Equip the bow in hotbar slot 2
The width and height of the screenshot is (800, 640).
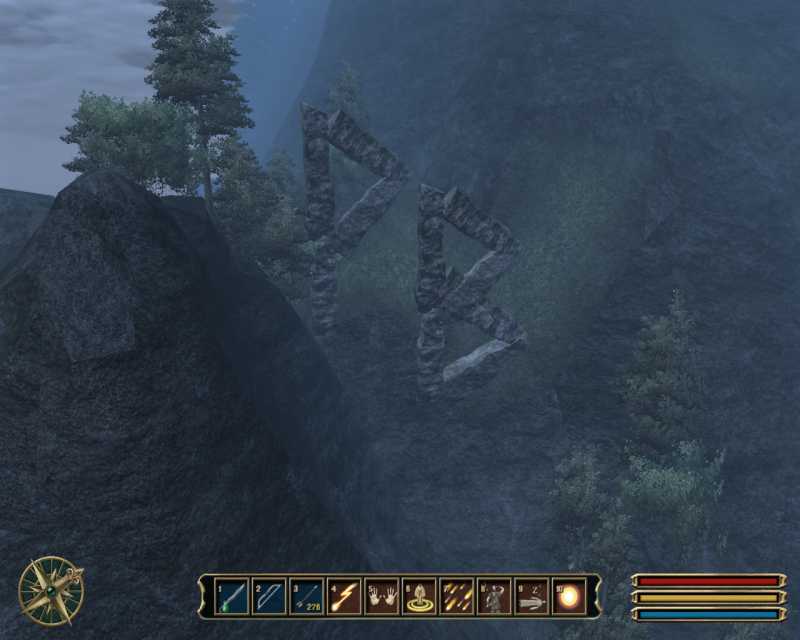click(269, 597)
